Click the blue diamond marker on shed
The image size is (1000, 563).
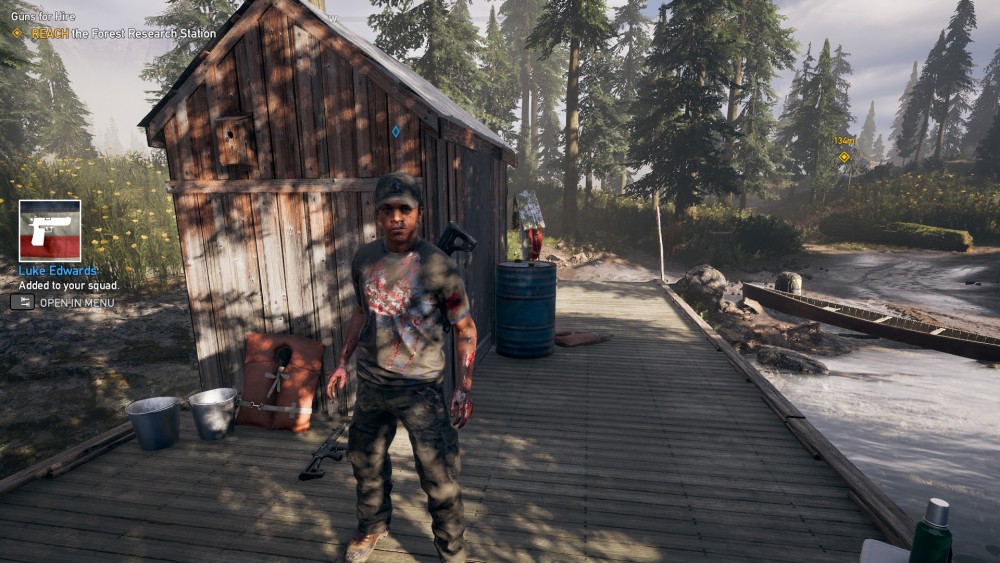coord(395,131)
